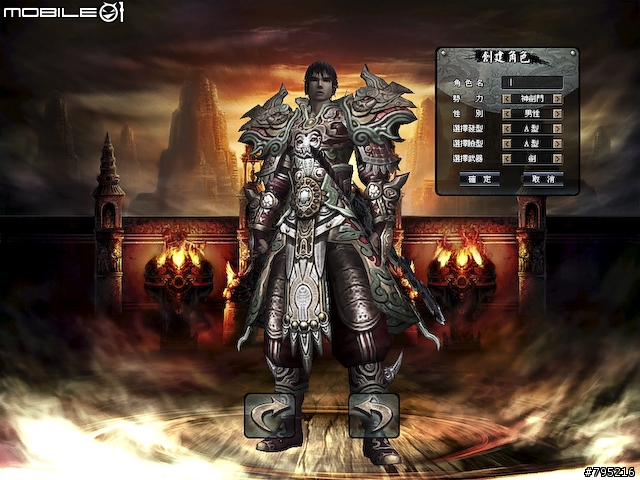This screenshot has height=480, width=640.
Task: Choose previous hairstyle (選擇髮型) option
Action: 507,128
